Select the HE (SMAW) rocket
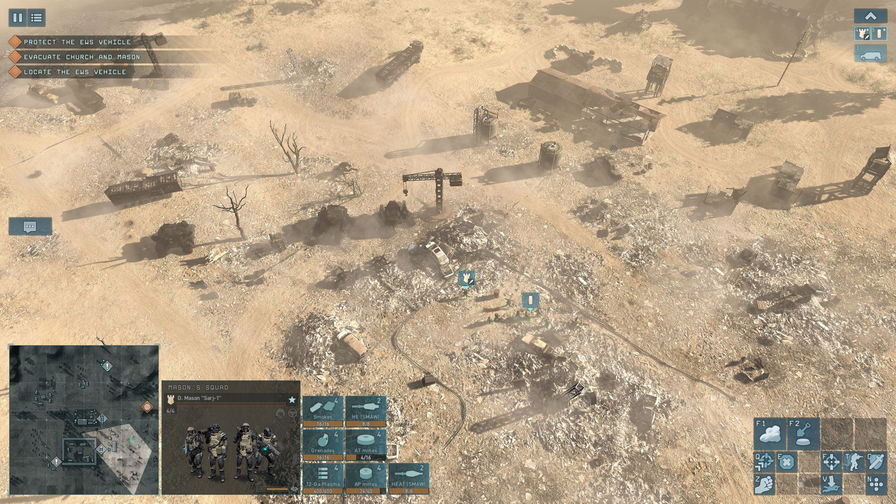This screenshot has height=504, width=896. [365, 411]
